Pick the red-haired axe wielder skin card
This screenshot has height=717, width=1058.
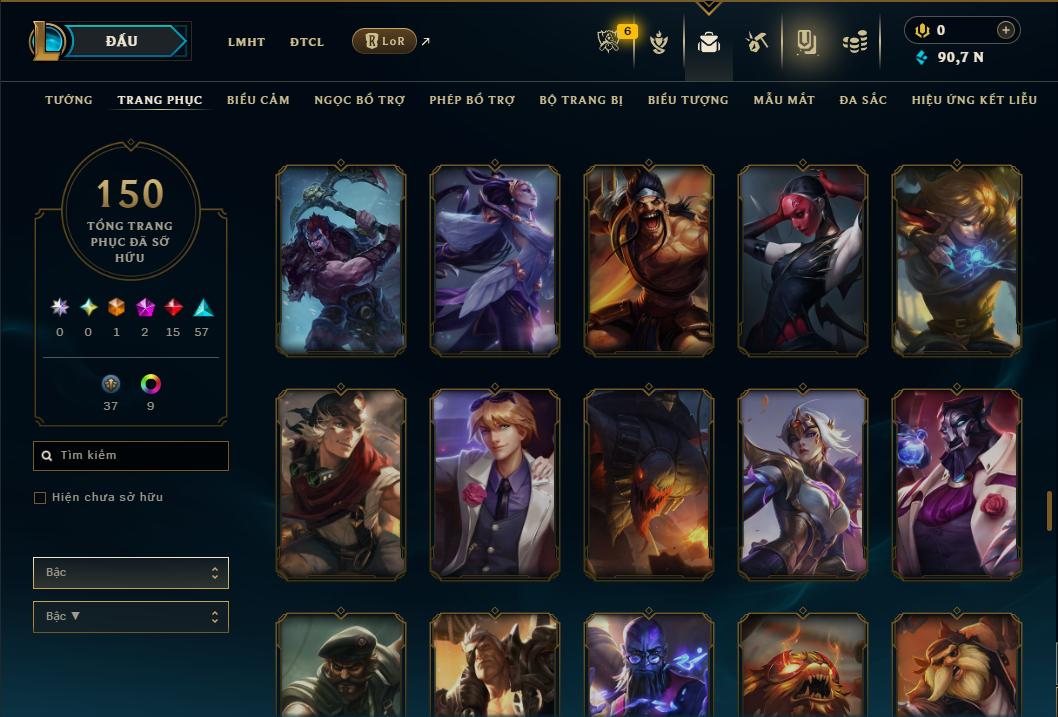coord(341,261)
